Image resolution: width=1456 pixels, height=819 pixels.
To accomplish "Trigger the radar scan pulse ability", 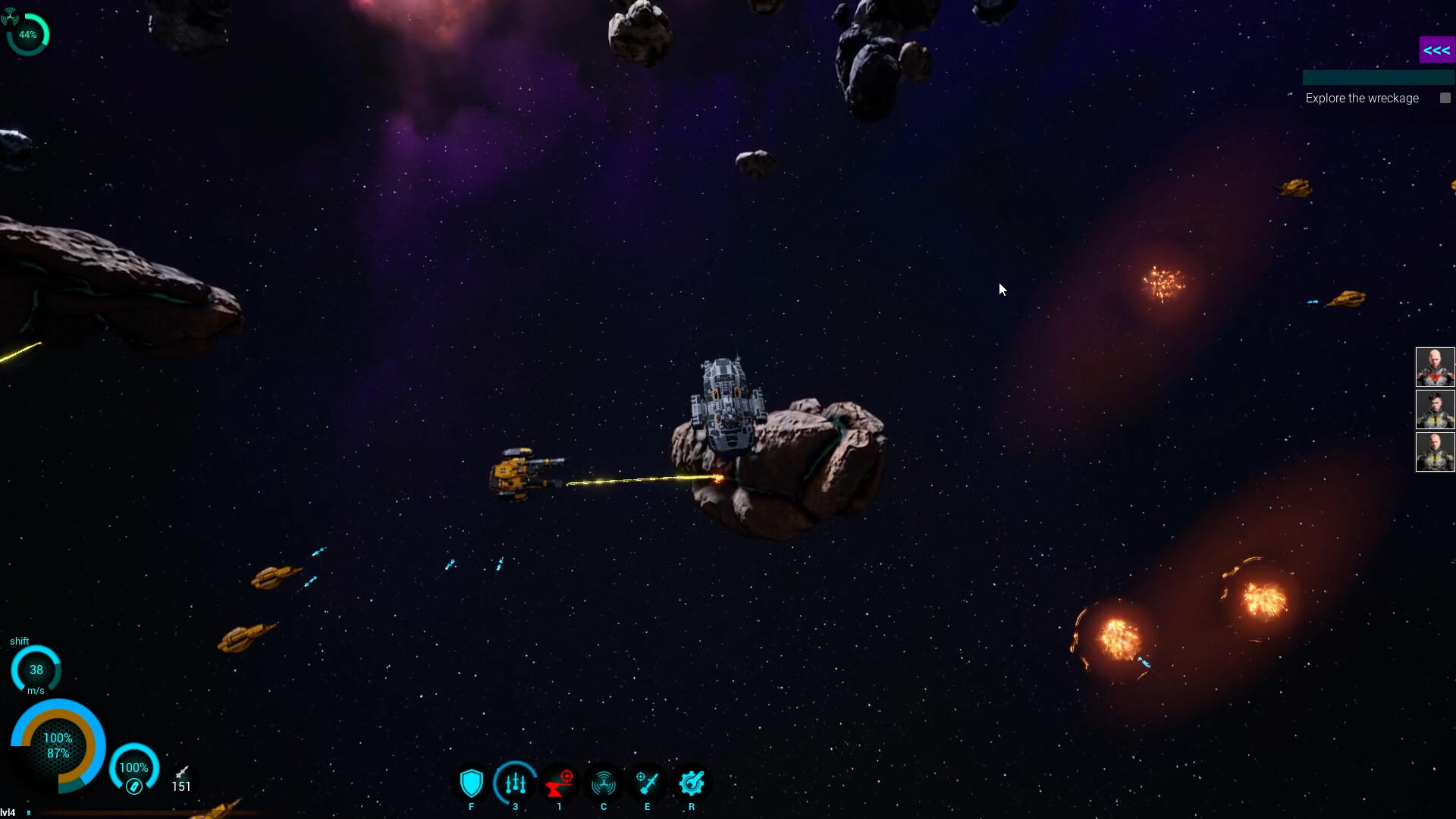I will click(604, 783).
